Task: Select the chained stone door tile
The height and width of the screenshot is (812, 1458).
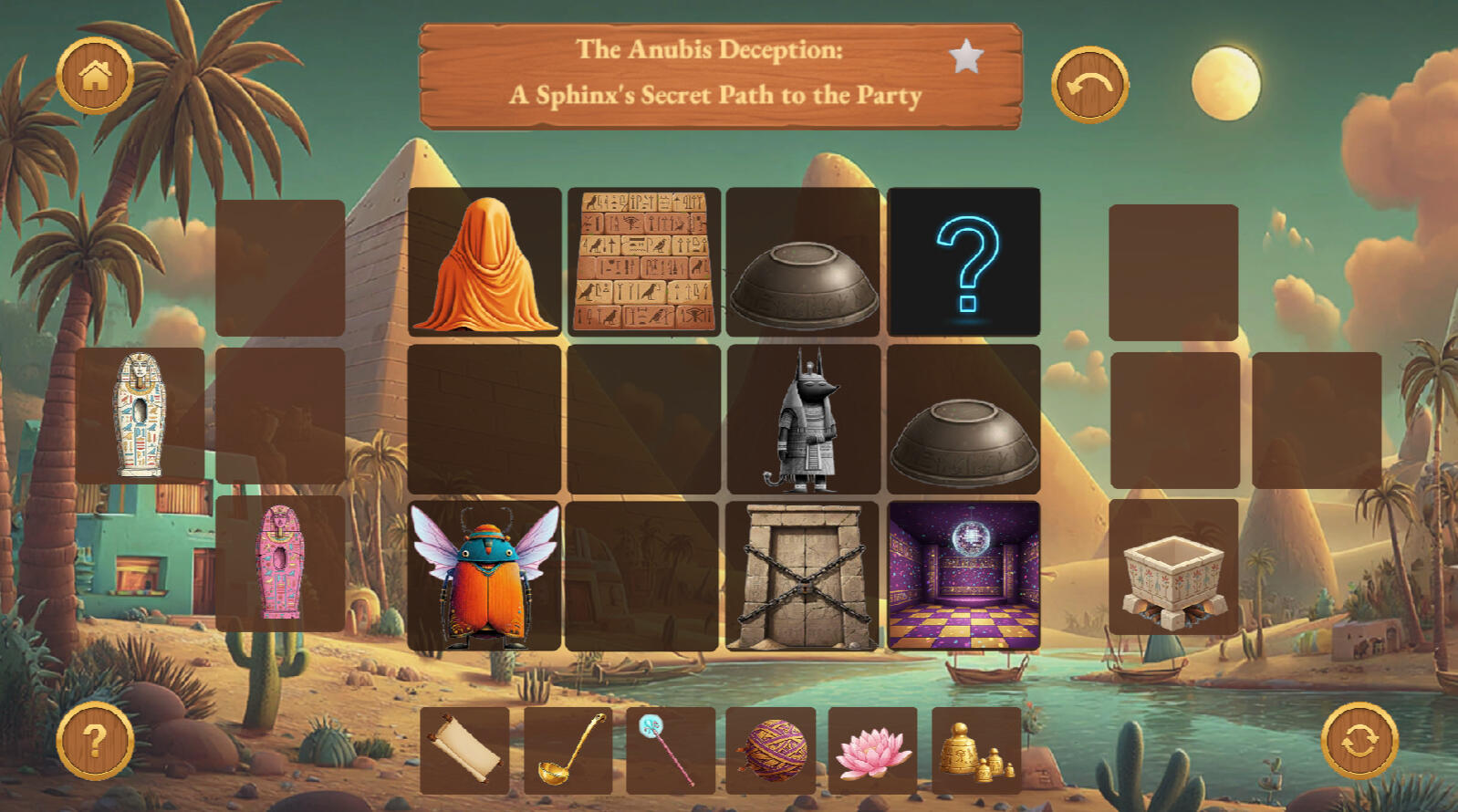Action: (804, 577)
